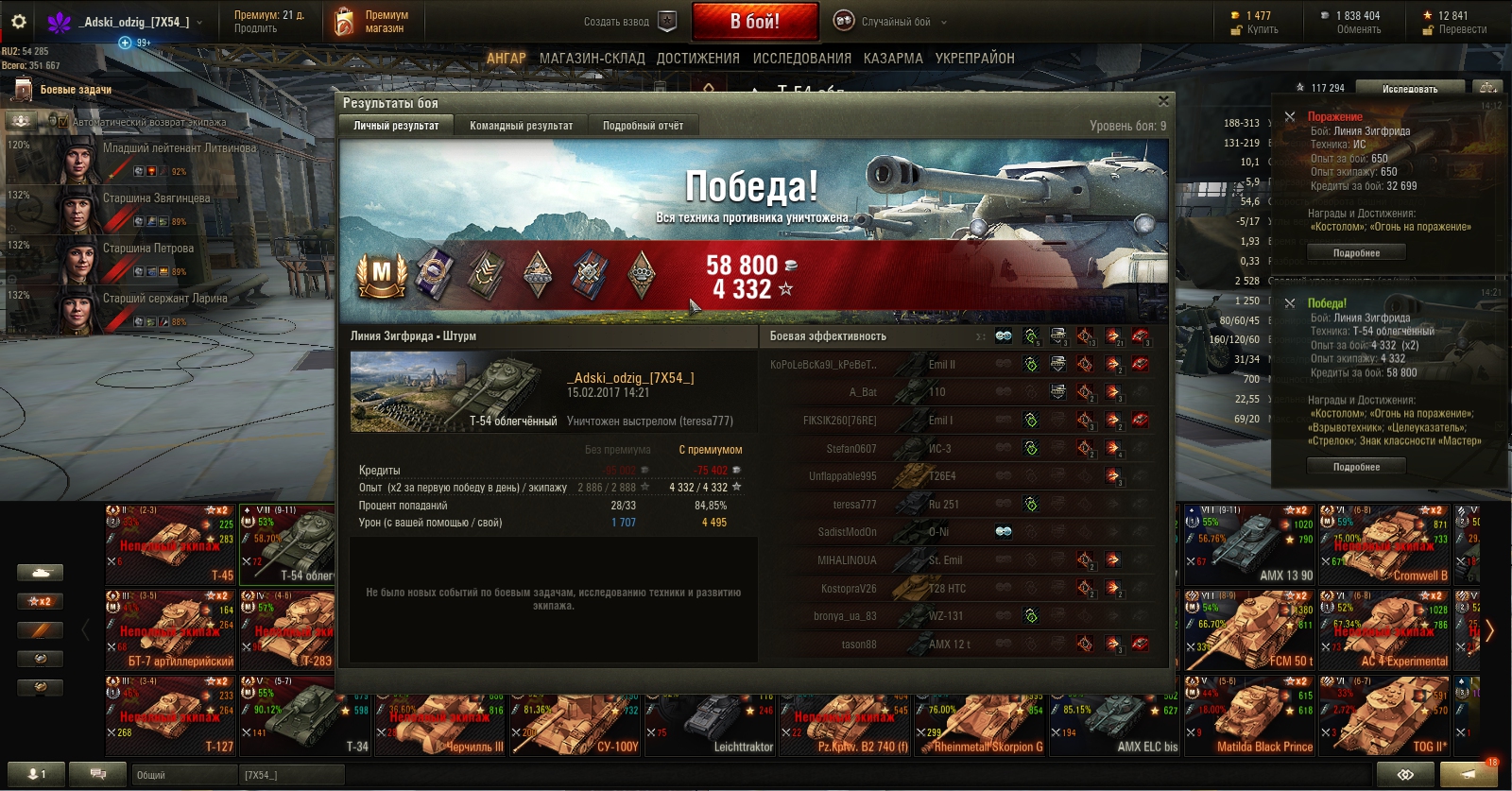Start battle with the red В бой! button
Image resolution: width=1512 pixels, height=791 pixels.
754,21
